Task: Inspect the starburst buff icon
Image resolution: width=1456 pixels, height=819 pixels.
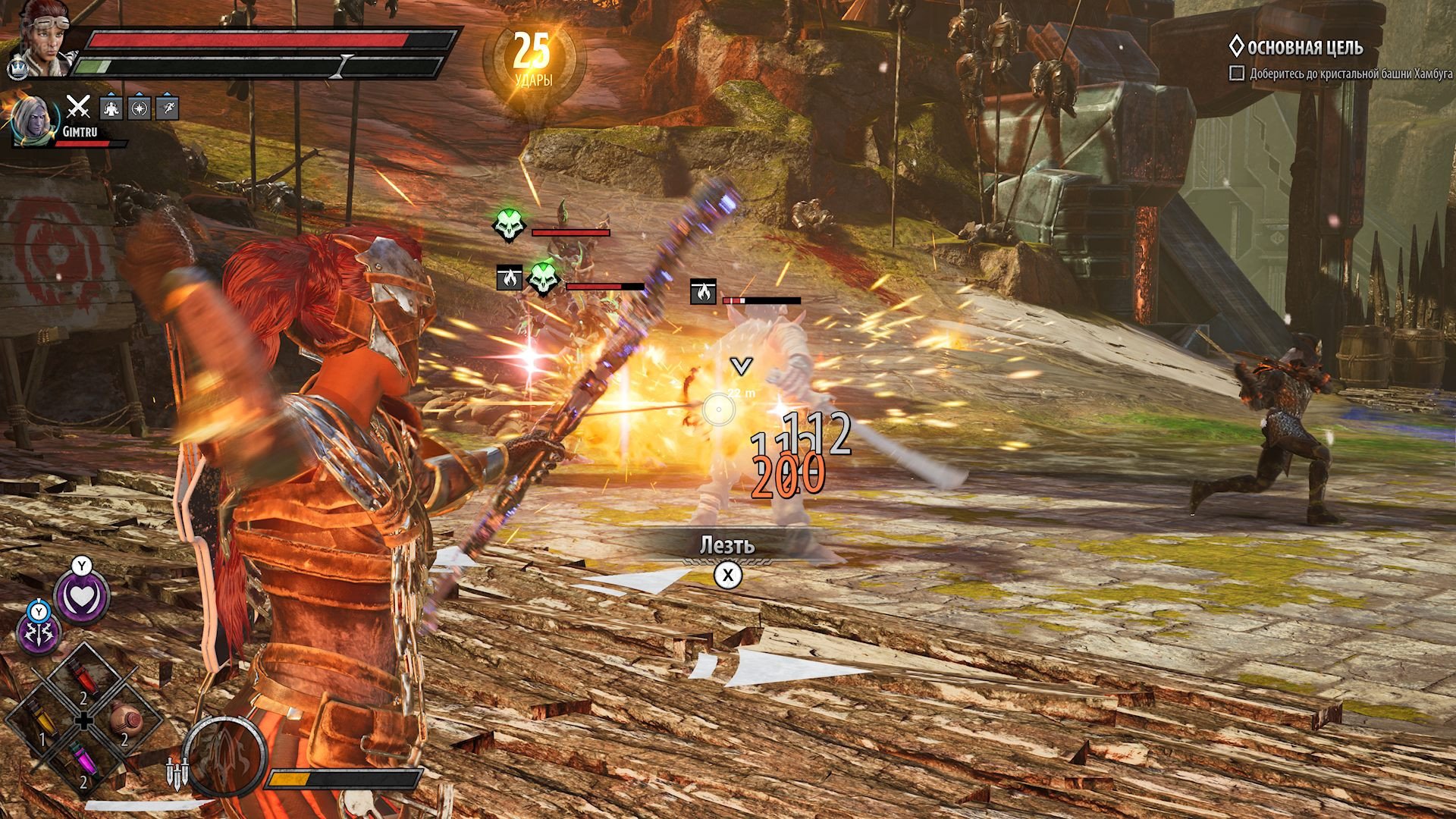Action: tap(140, 108)
